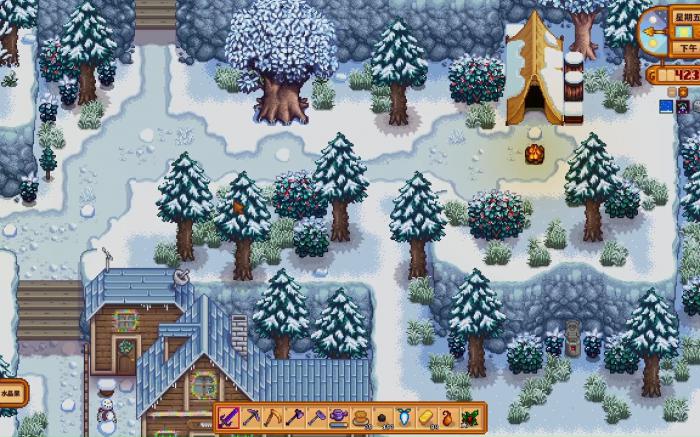Choose the blue crystal fruit slot
This screenshot has height=437, width=700.
pyautogui.click(x=405, y=416)
